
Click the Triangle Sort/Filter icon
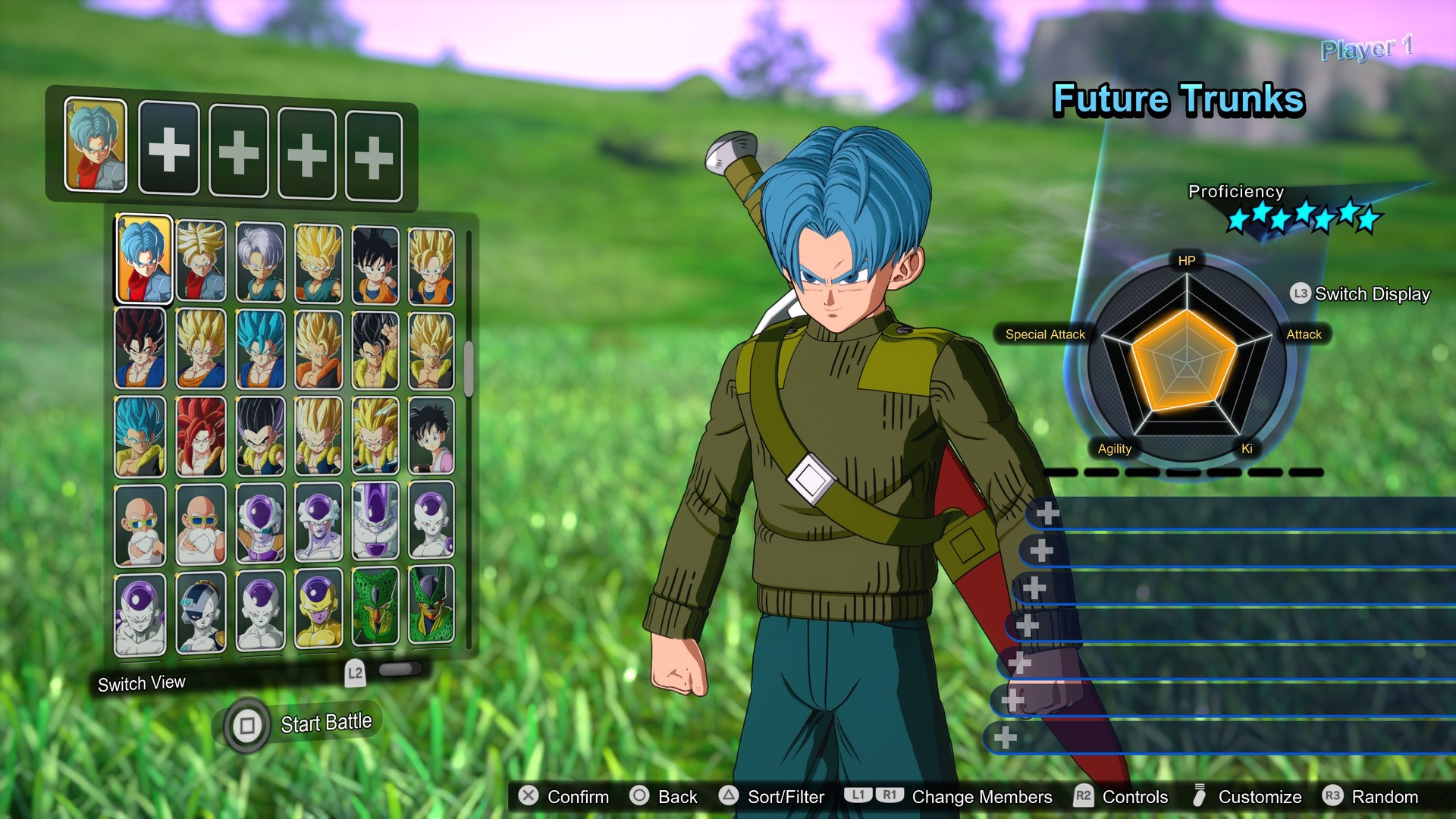[x=730, y=797]
